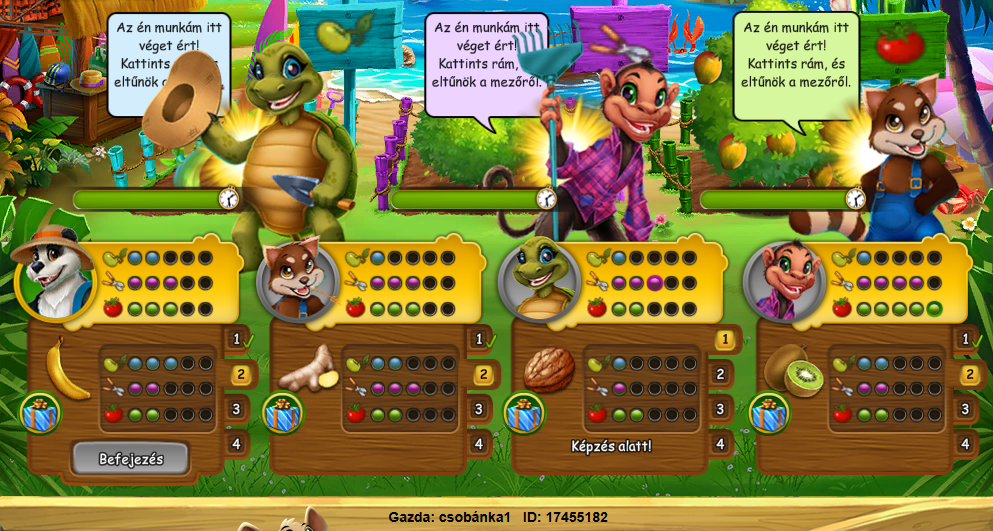Choose level 1 tab on the kiwi panel
This screenshot has height=531, width=993.
click(x=966, y=340)
